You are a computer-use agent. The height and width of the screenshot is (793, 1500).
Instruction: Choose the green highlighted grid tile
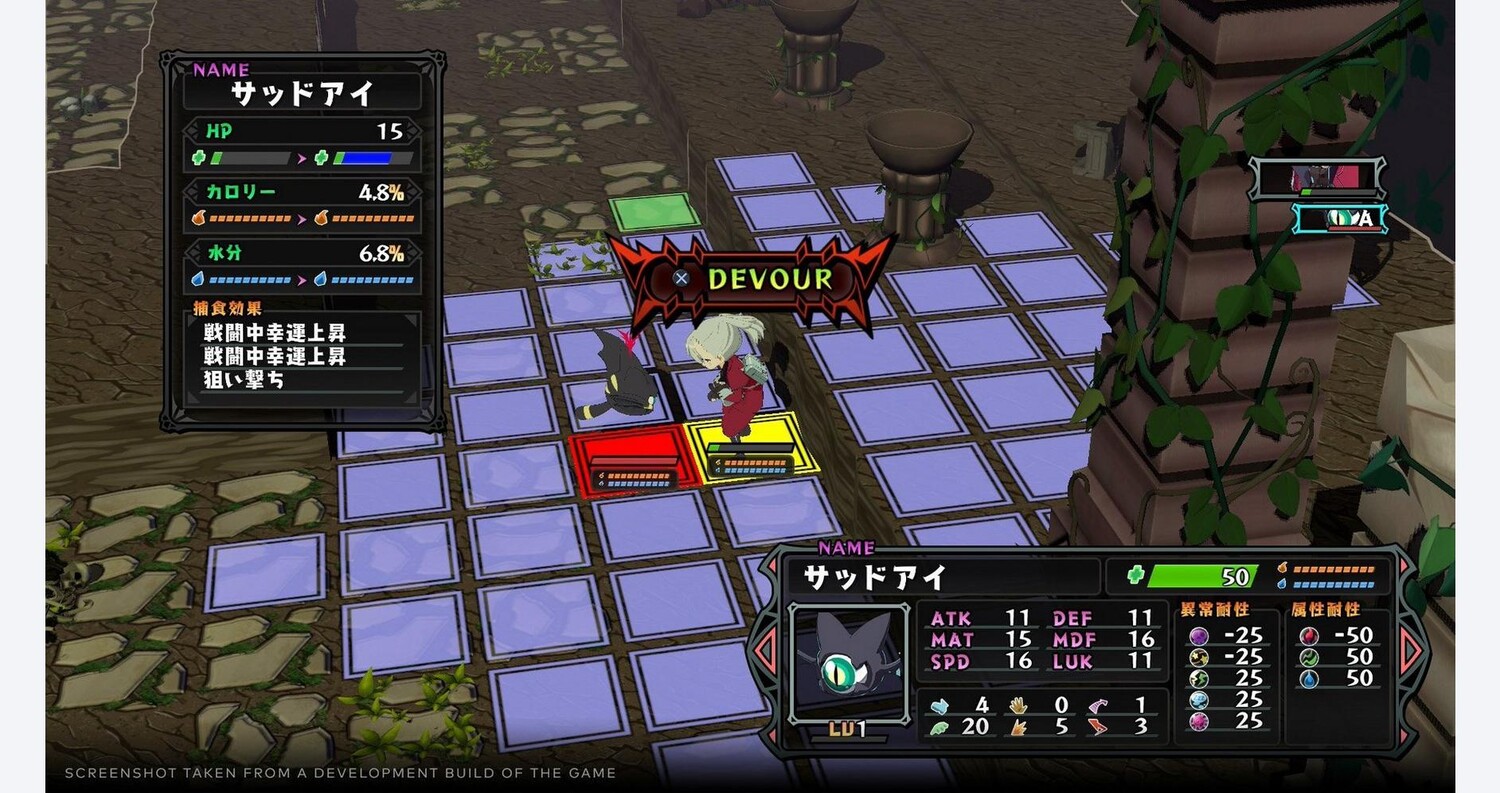click(655, 212)
